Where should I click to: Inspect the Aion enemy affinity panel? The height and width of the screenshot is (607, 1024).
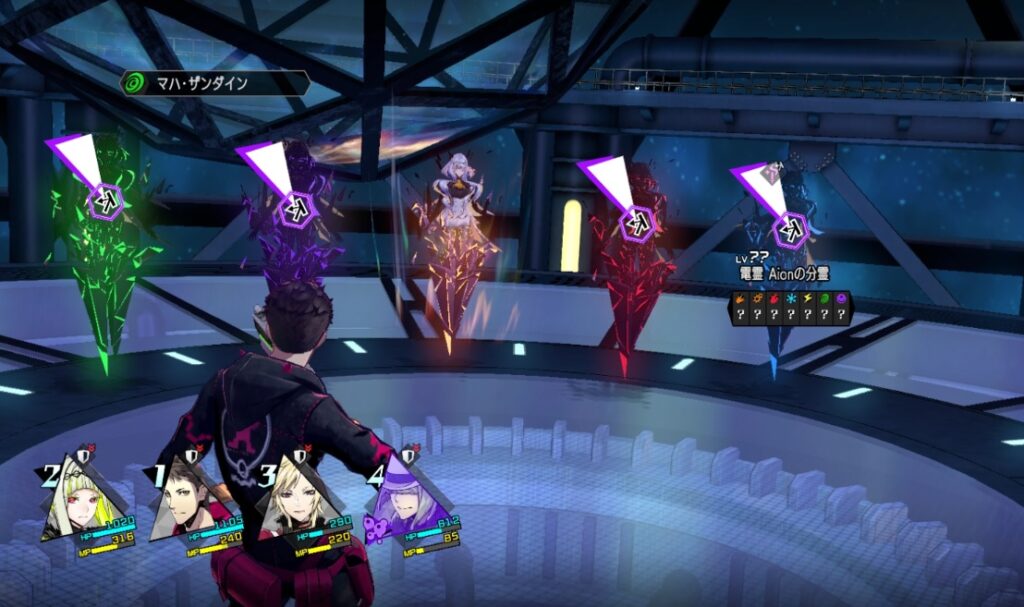click(x=790, y=307)
